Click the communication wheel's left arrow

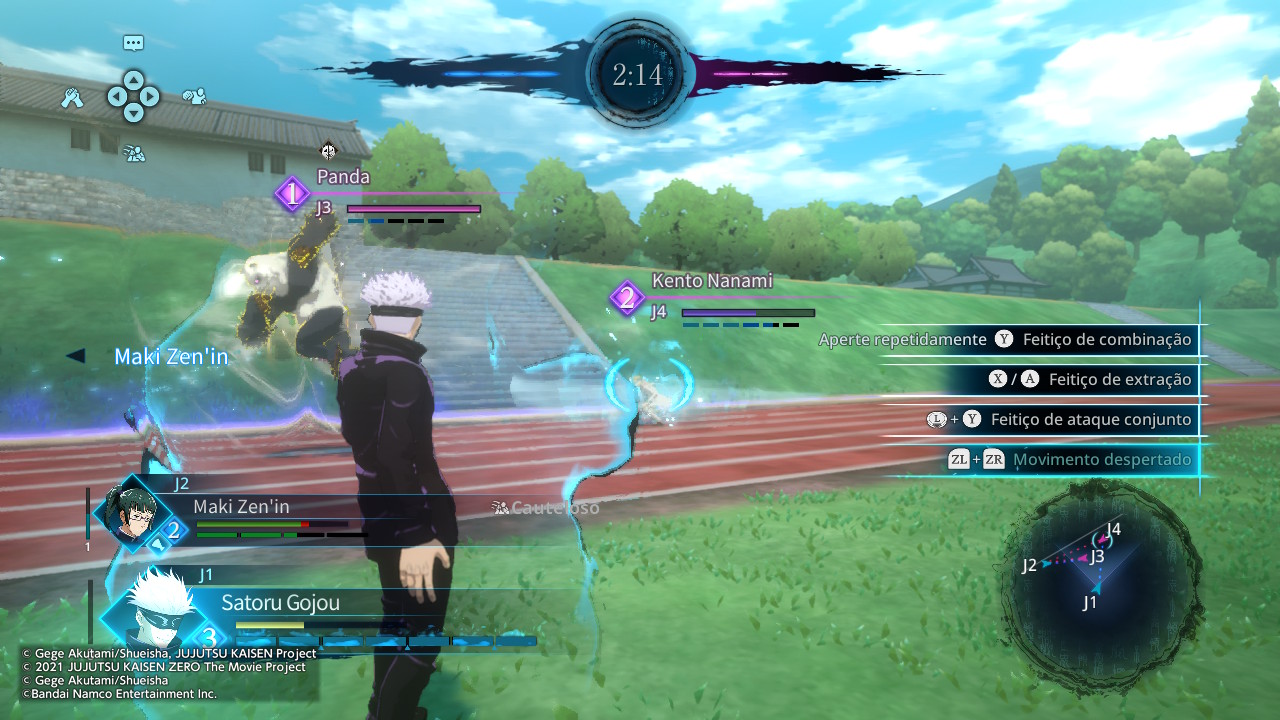click(x=116, y=97)
